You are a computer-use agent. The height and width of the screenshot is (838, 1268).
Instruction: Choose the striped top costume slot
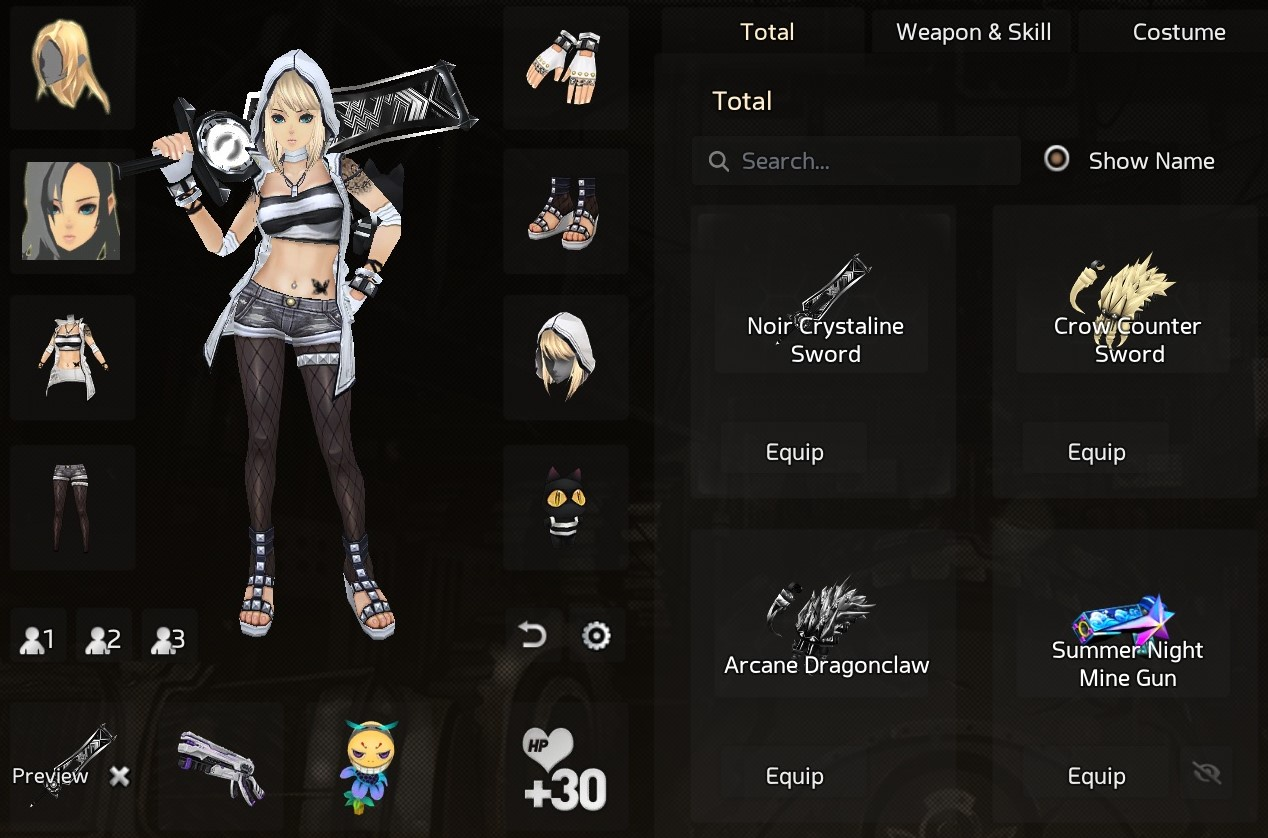pos(72,358)
